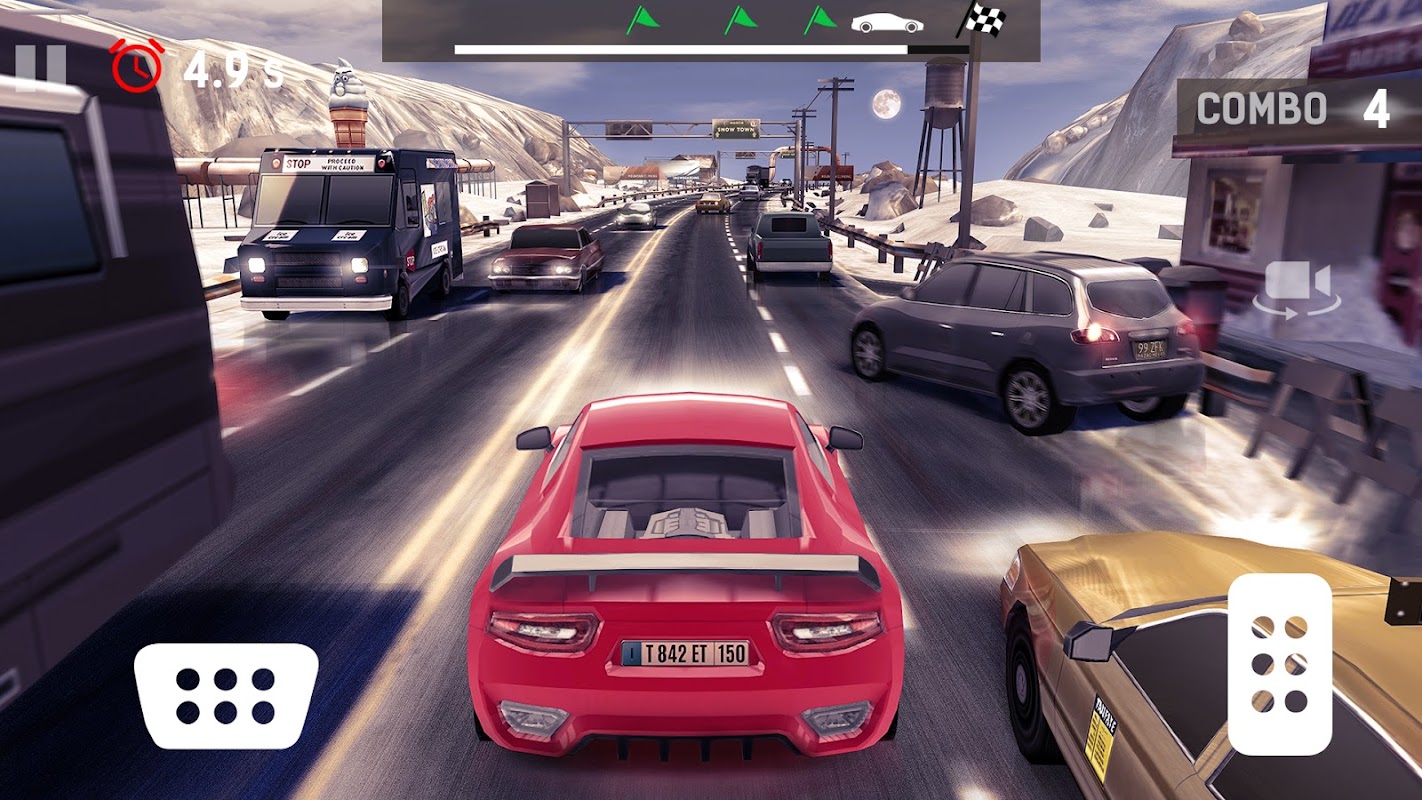Pause the race
1422x800 pixels.
40,66
